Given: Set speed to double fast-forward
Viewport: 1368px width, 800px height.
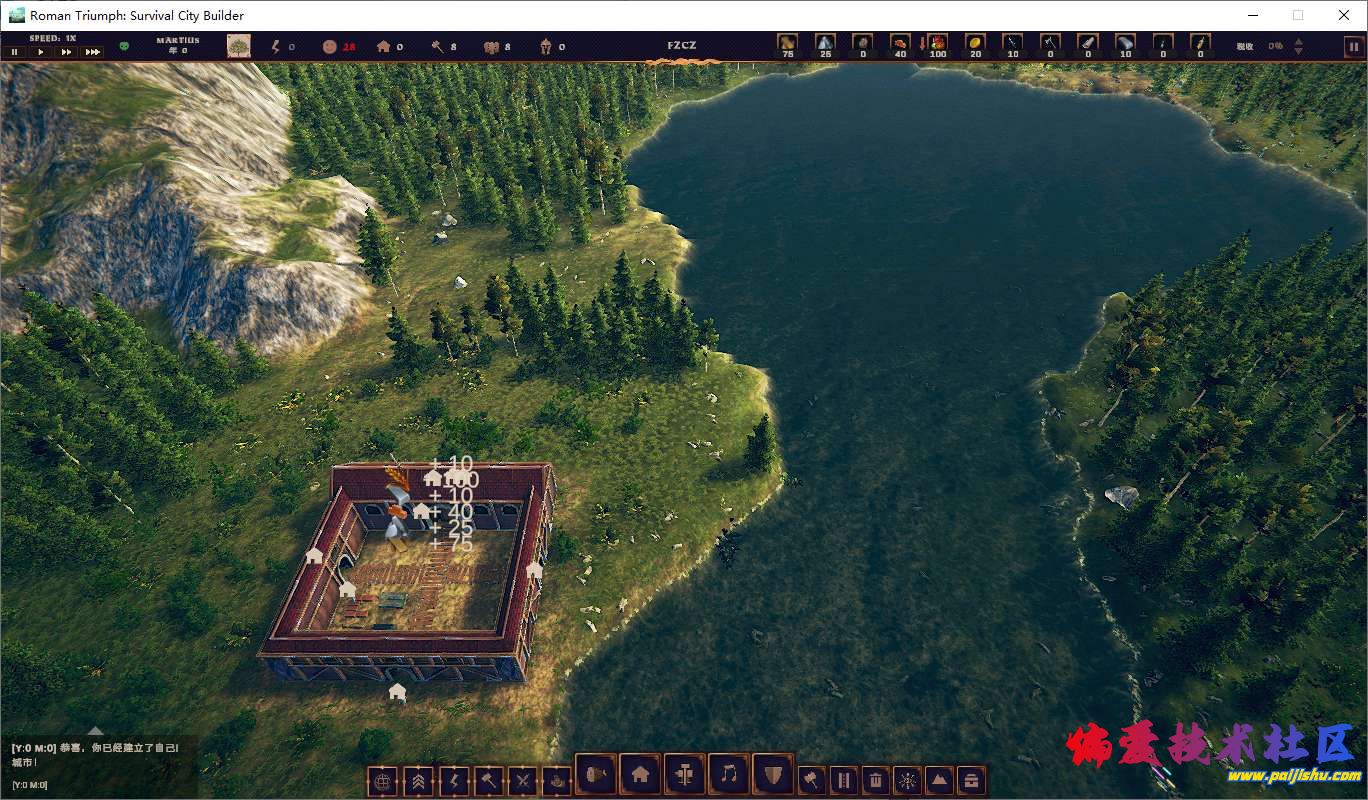Looking at the screenshot, I should pos(66,52).
